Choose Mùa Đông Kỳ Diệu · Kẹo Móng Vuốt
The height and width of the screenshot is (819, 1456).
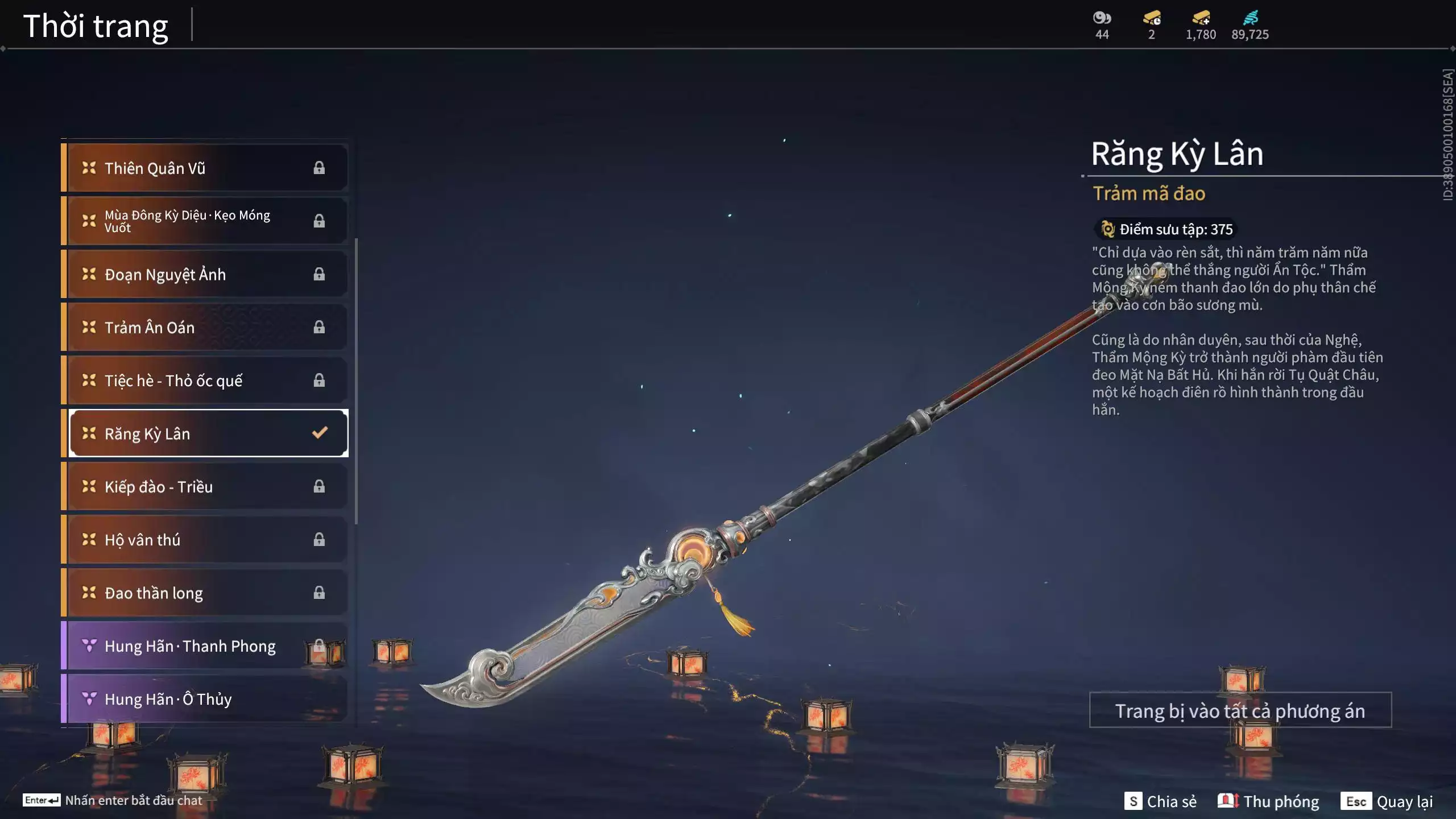click(x=205, y=221)
